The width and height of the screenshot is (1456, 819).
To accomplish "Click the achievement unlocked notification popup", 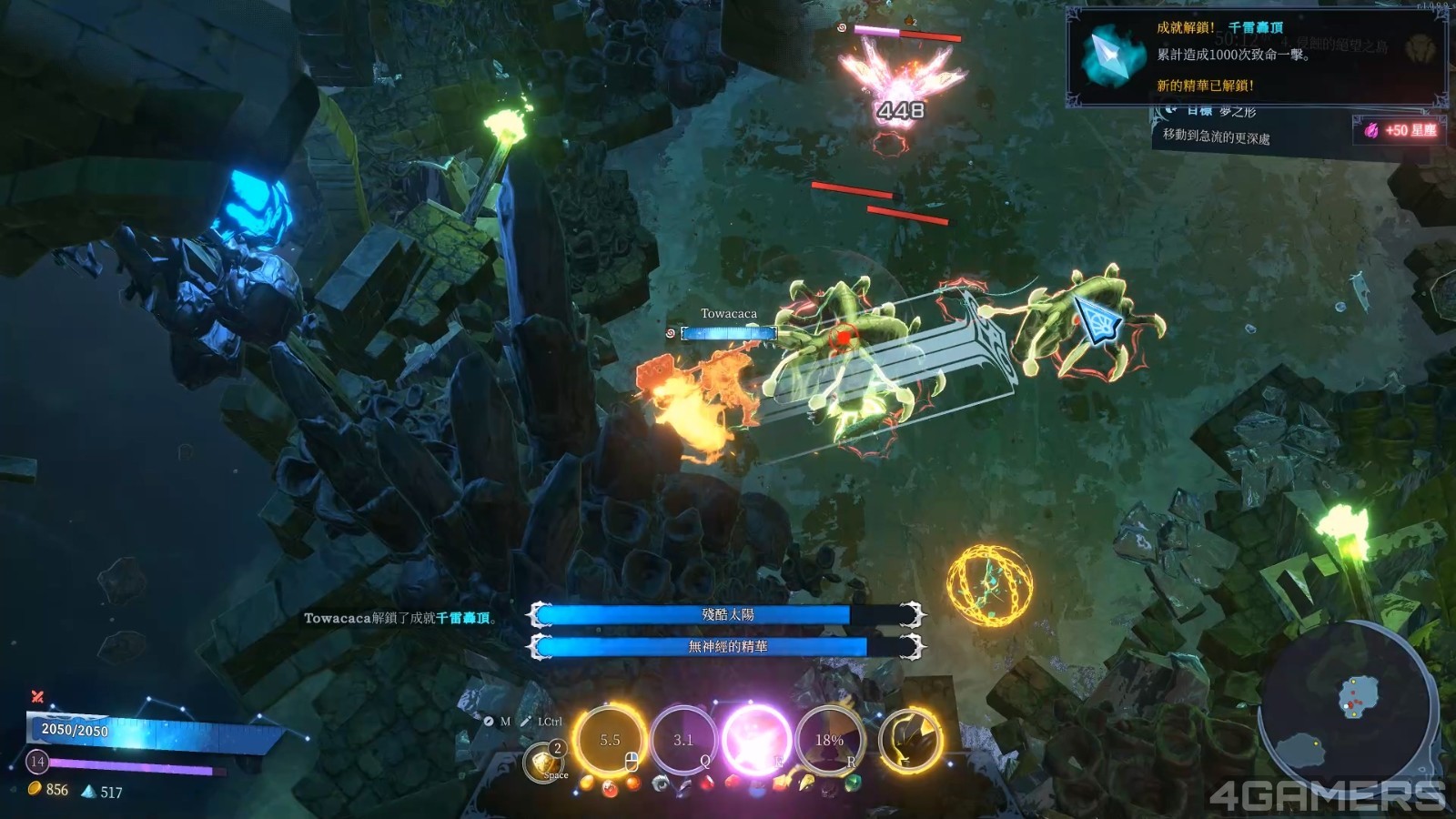I will coord(1256,56).
